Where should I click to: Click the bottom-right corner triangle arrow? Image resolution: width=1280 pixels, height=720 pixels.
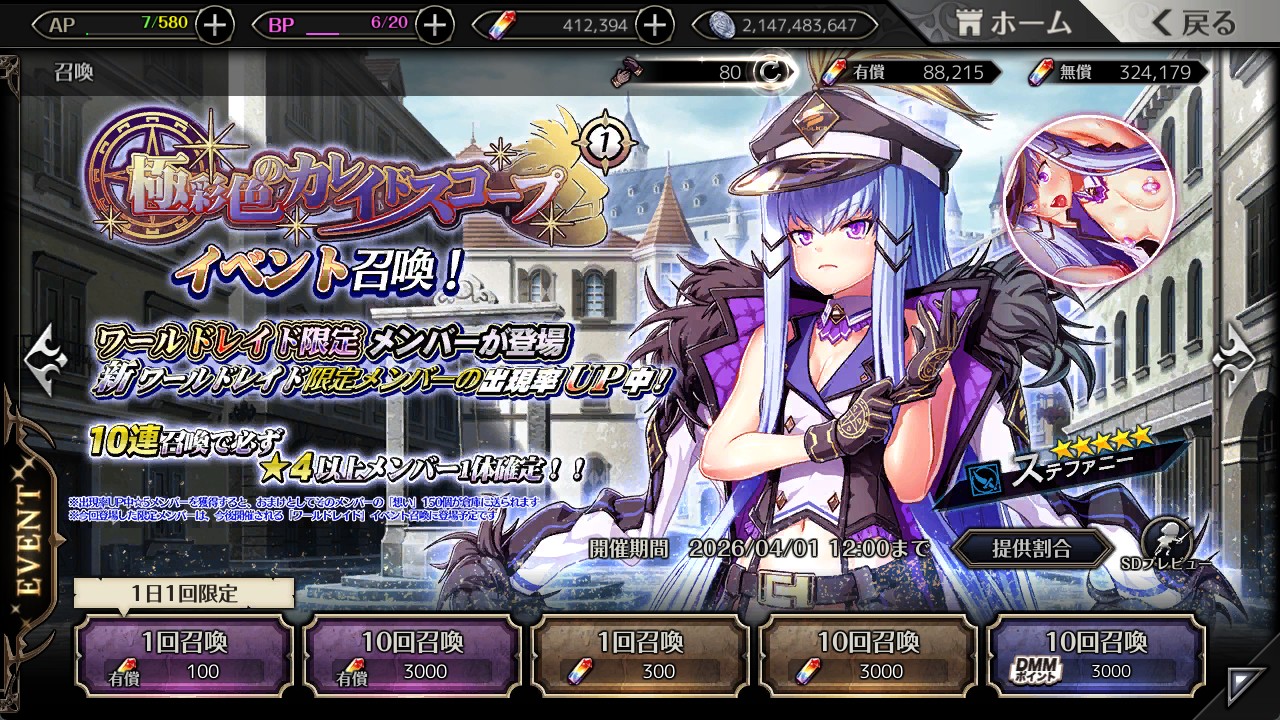coord(1245,683)
